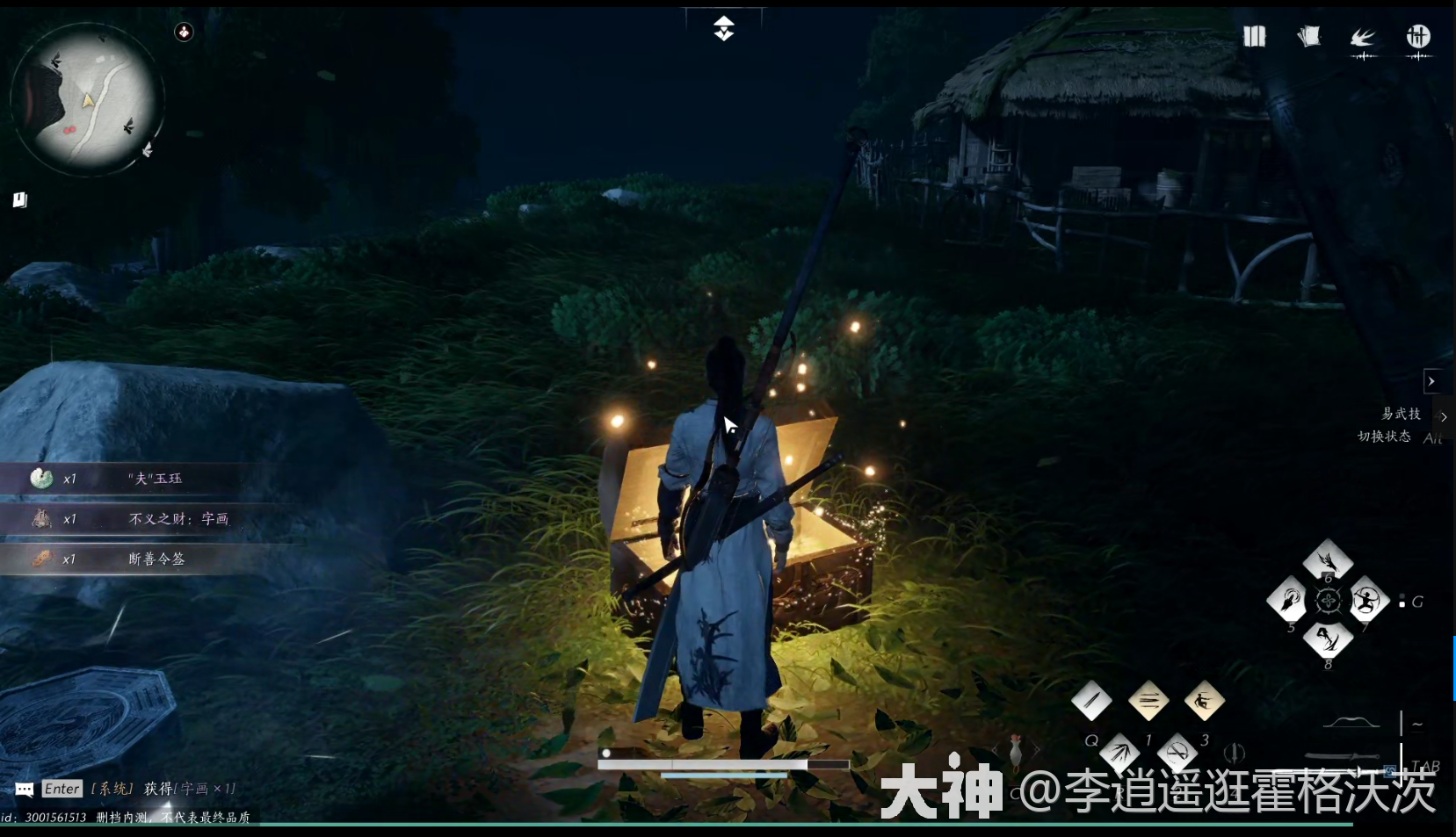Image resolution: width=1456 pixels, height=837 pixels.
Task: Click the double-arrow expander at top center
Action: pyautogui.click(x=724, y=26)
